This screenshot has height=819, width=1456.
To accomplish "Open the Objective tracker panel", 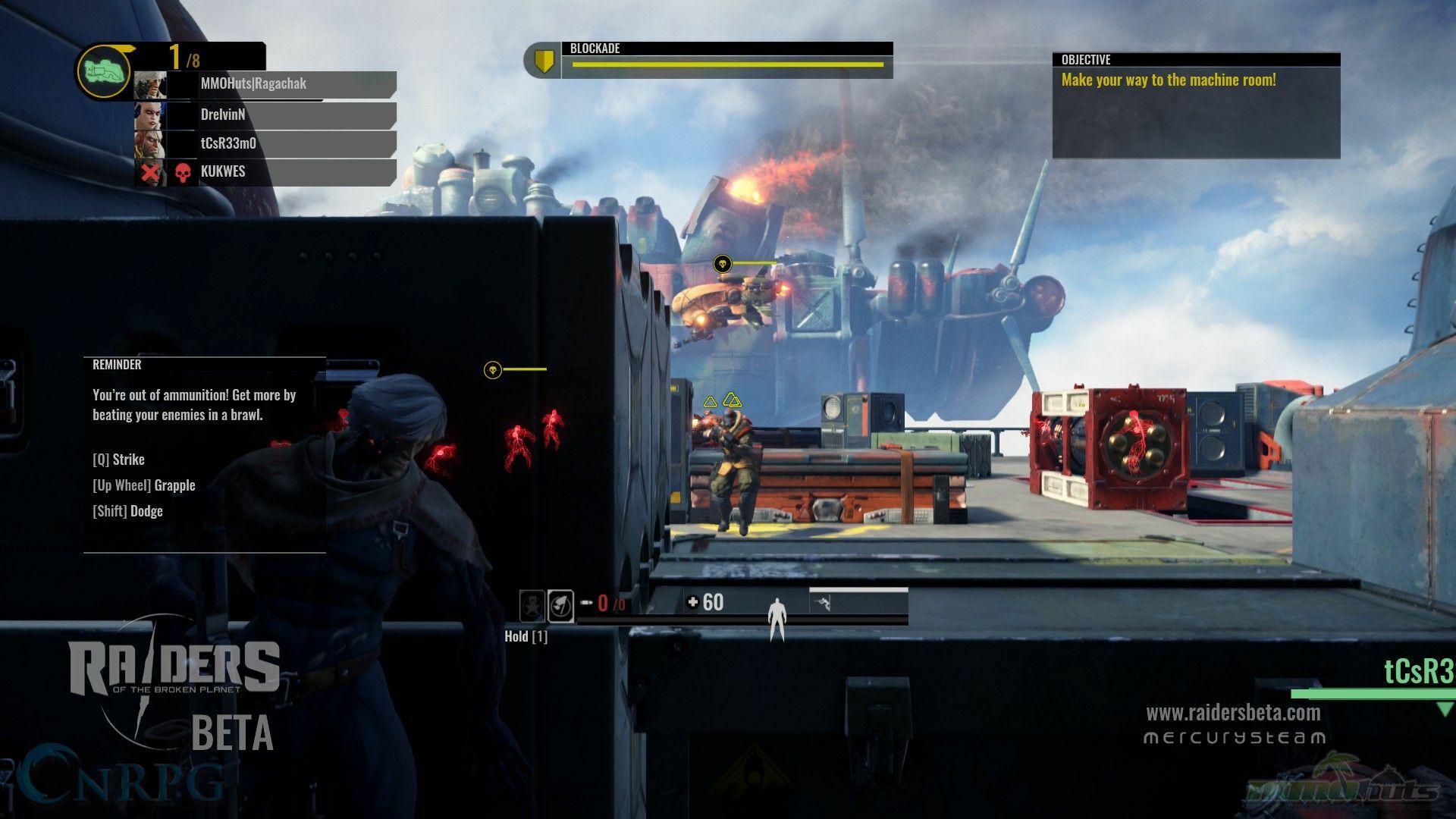I will pyautogui.click(x=1196, y=105).
